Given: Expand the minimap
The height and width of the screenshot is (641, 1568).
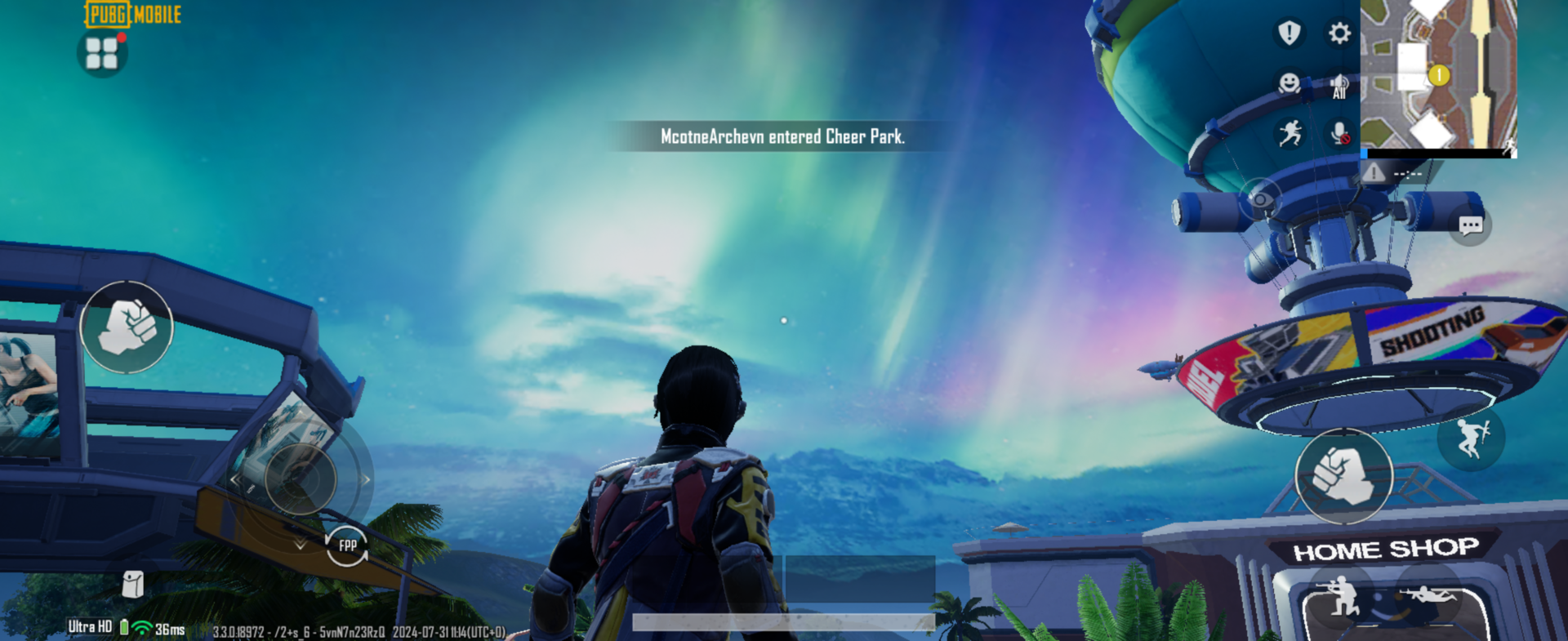Looking at the screenshot, I should pyautogui.click(x=1438, y=75).
